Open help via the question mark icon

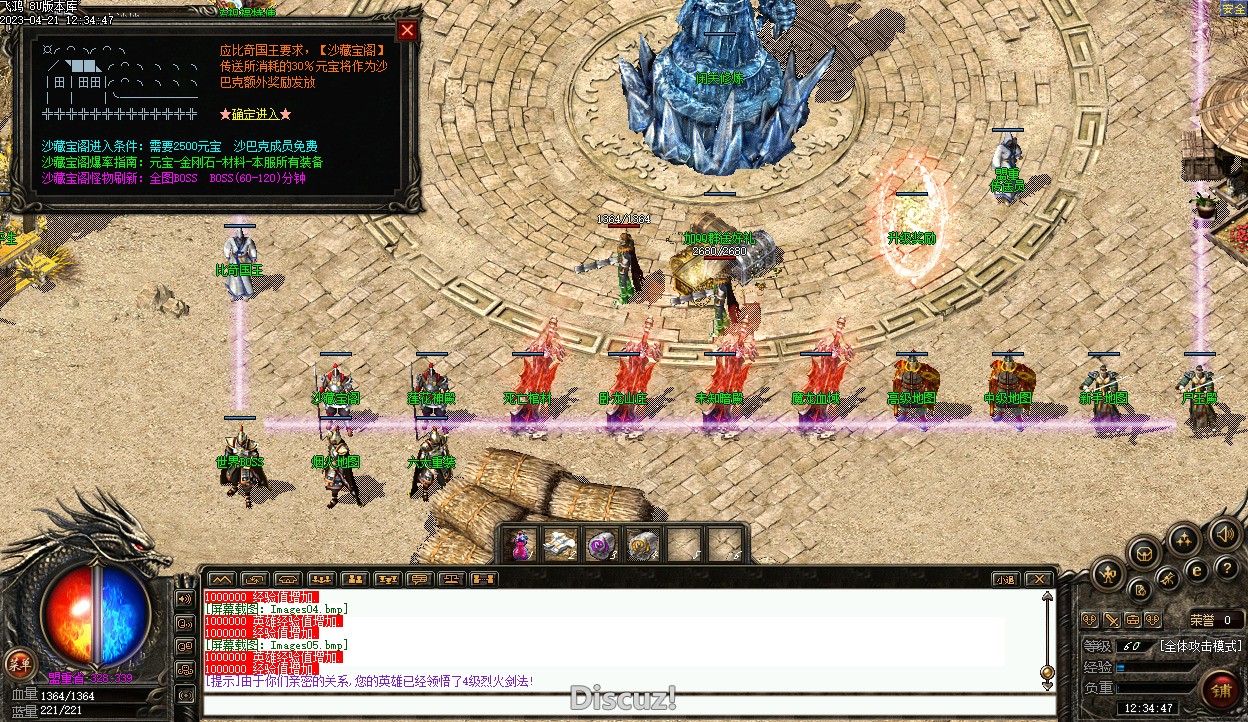1226,568
